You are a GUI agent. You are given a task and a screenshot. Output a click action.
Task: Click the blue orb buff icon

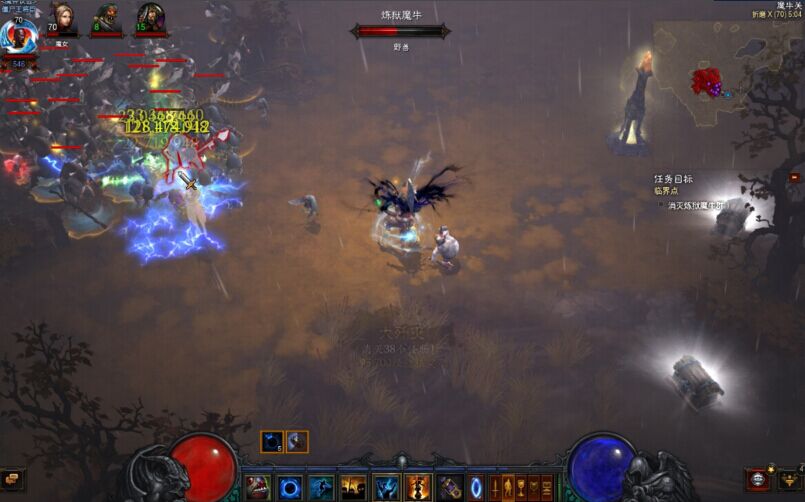click(272, 441)
